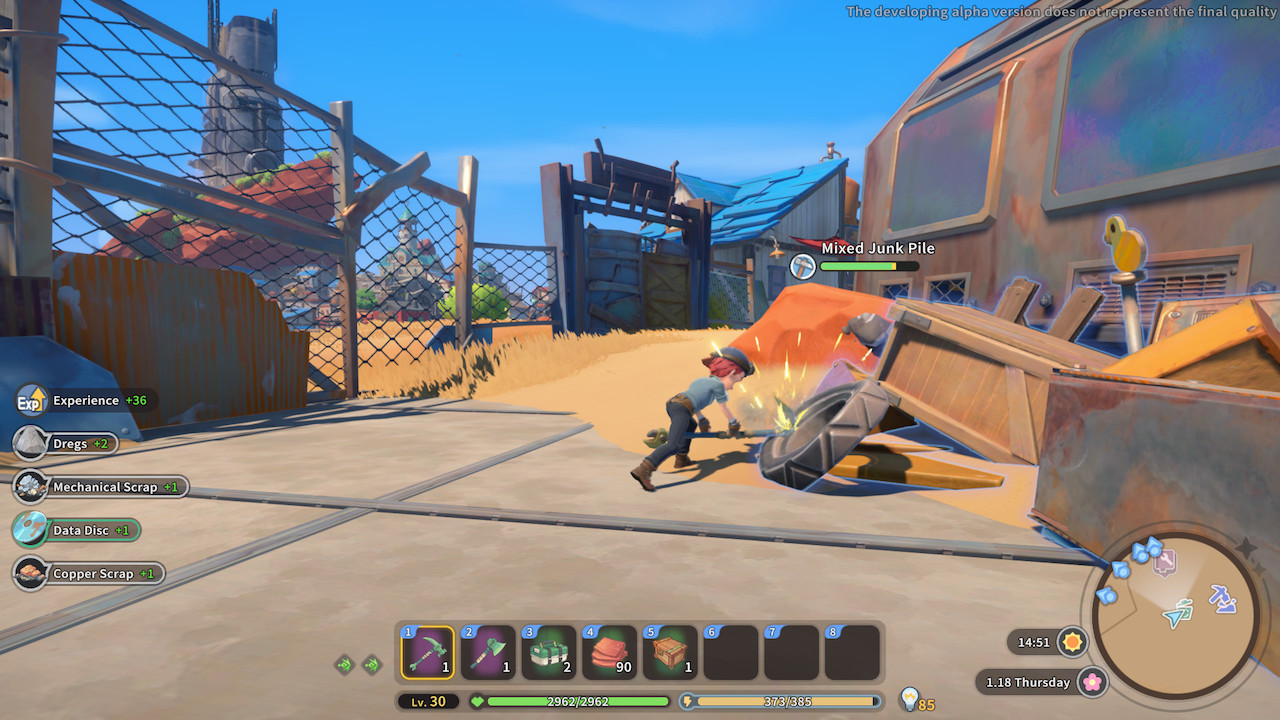1280x720 pixels.
Task: Click the wrench marker on the minimap
Action: [1166, 563]
